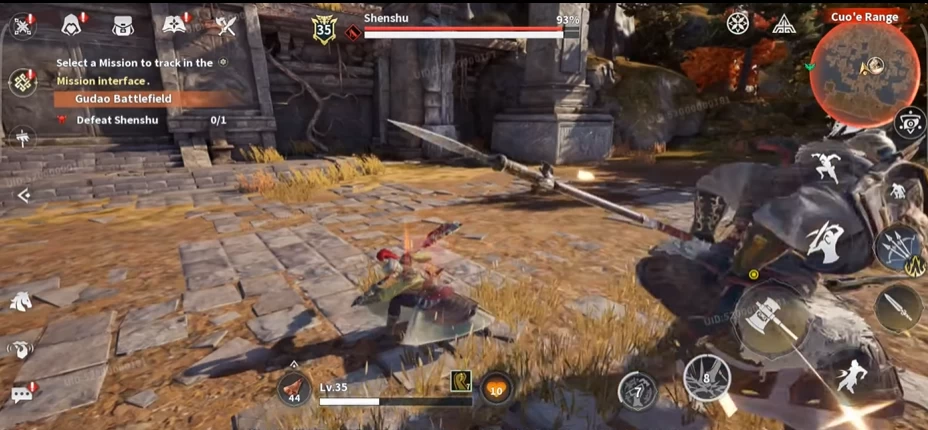The width and height of the screenshot is (928, 430).
Task: Use the axe heavy attack button
Action: click(775, 319)
